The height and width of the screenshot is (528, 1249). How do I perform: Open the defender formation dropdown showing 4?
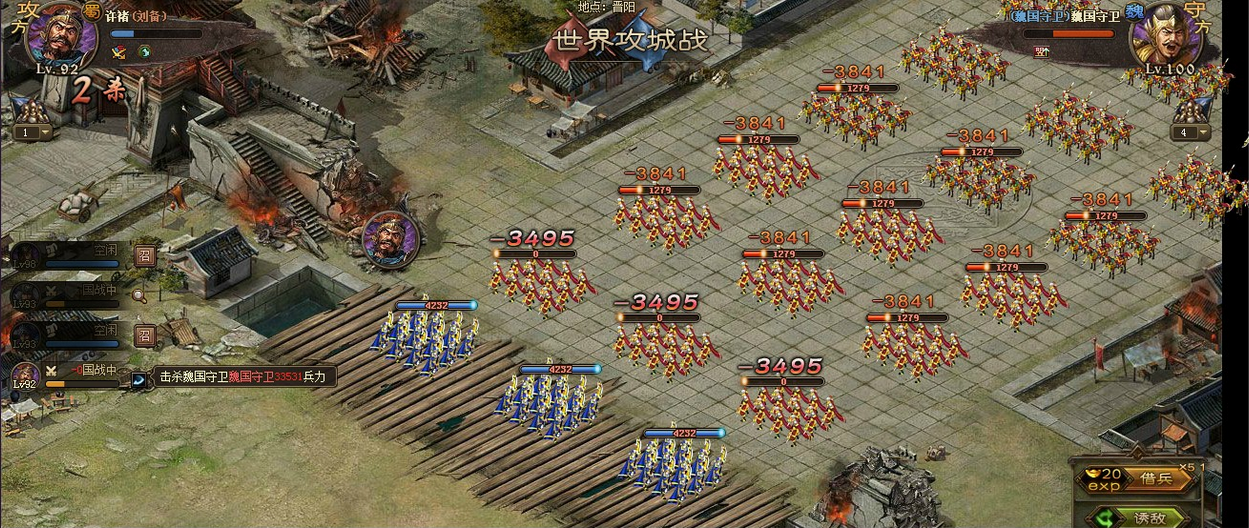1190,132
